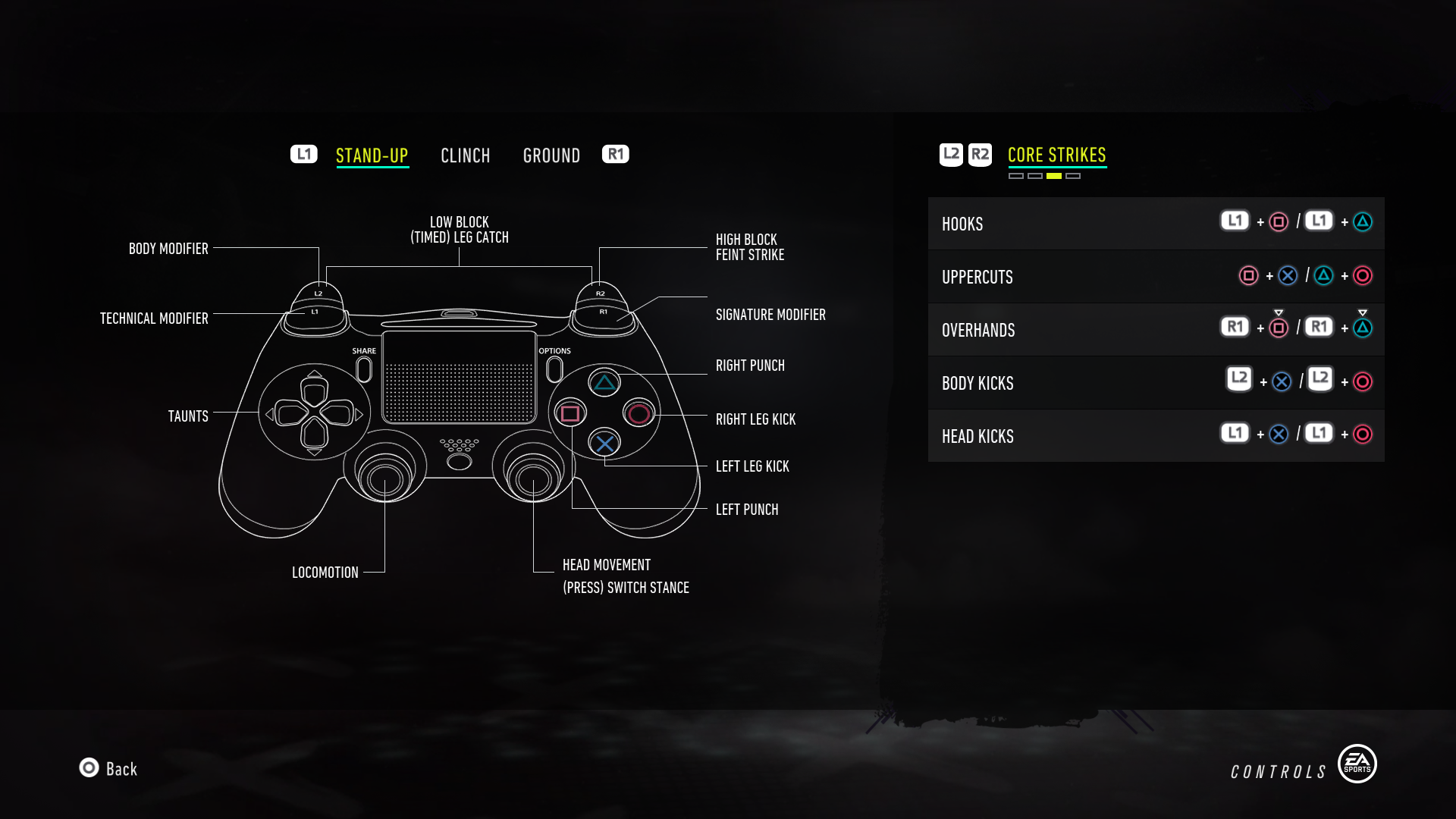Viewport: 1456px width, 819px height.
Task: Select the last page indicator rectangle
Action: (1074, 175)
